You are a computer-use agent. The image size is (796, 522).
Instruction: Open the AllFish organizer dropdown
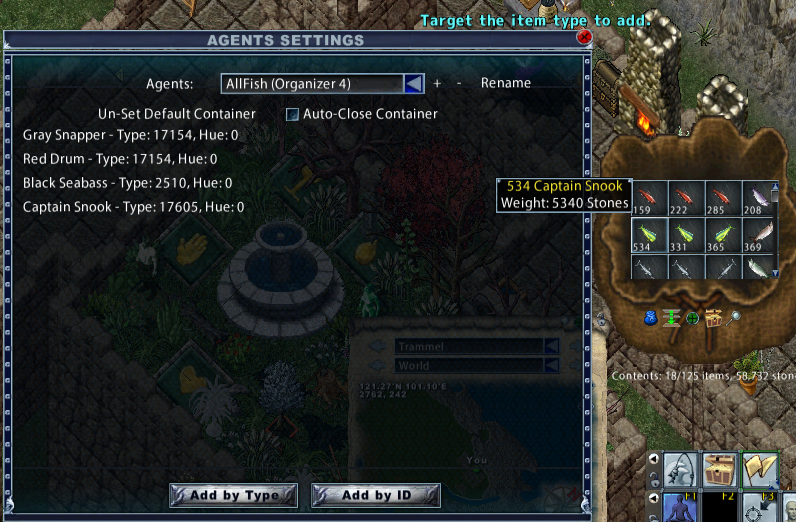pyautogui.click(x=413, y=84)
